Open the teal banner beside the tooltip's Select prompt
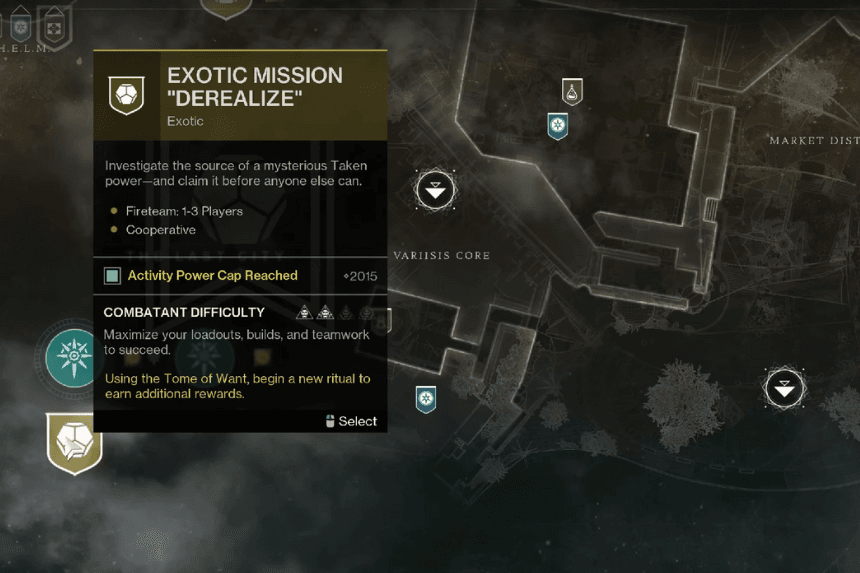The image size is (860, 573). click(x=426, y=399)
